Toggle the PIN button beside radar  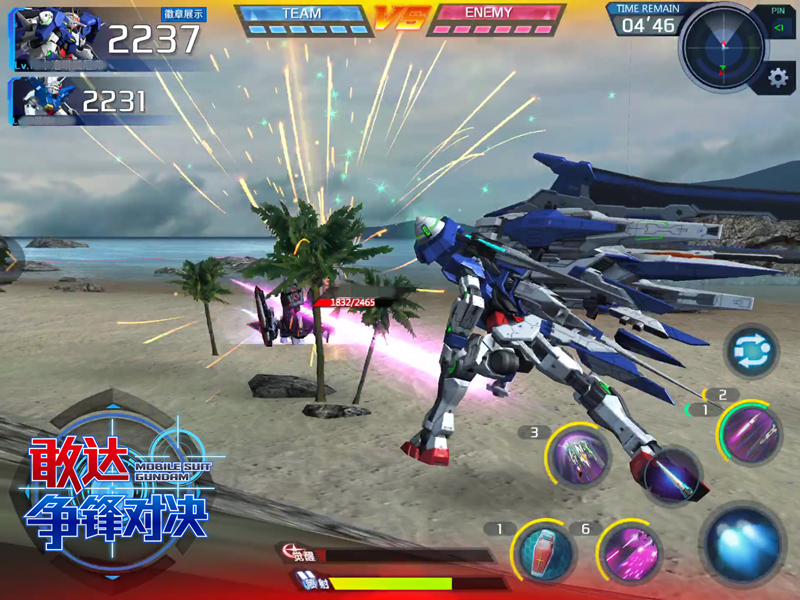[778, 20]
